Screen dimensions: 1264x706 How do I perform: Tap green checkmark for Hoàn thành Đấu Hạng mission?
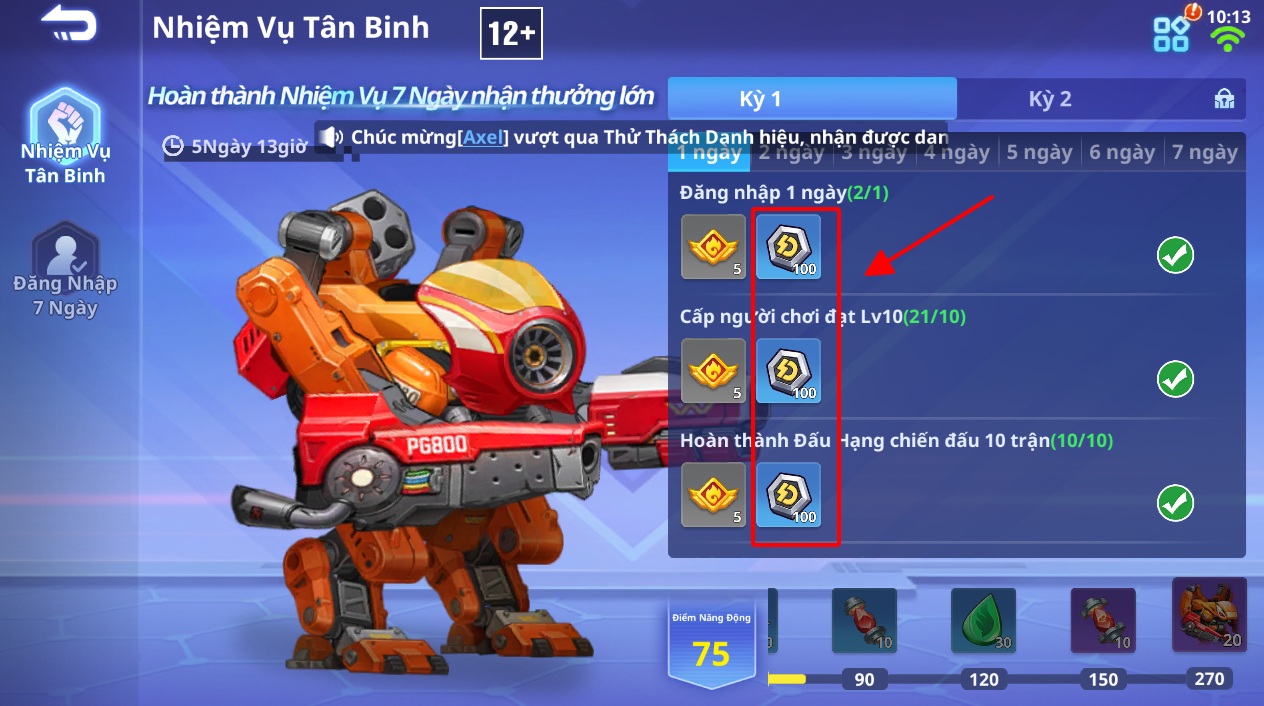click(1175, 503)
